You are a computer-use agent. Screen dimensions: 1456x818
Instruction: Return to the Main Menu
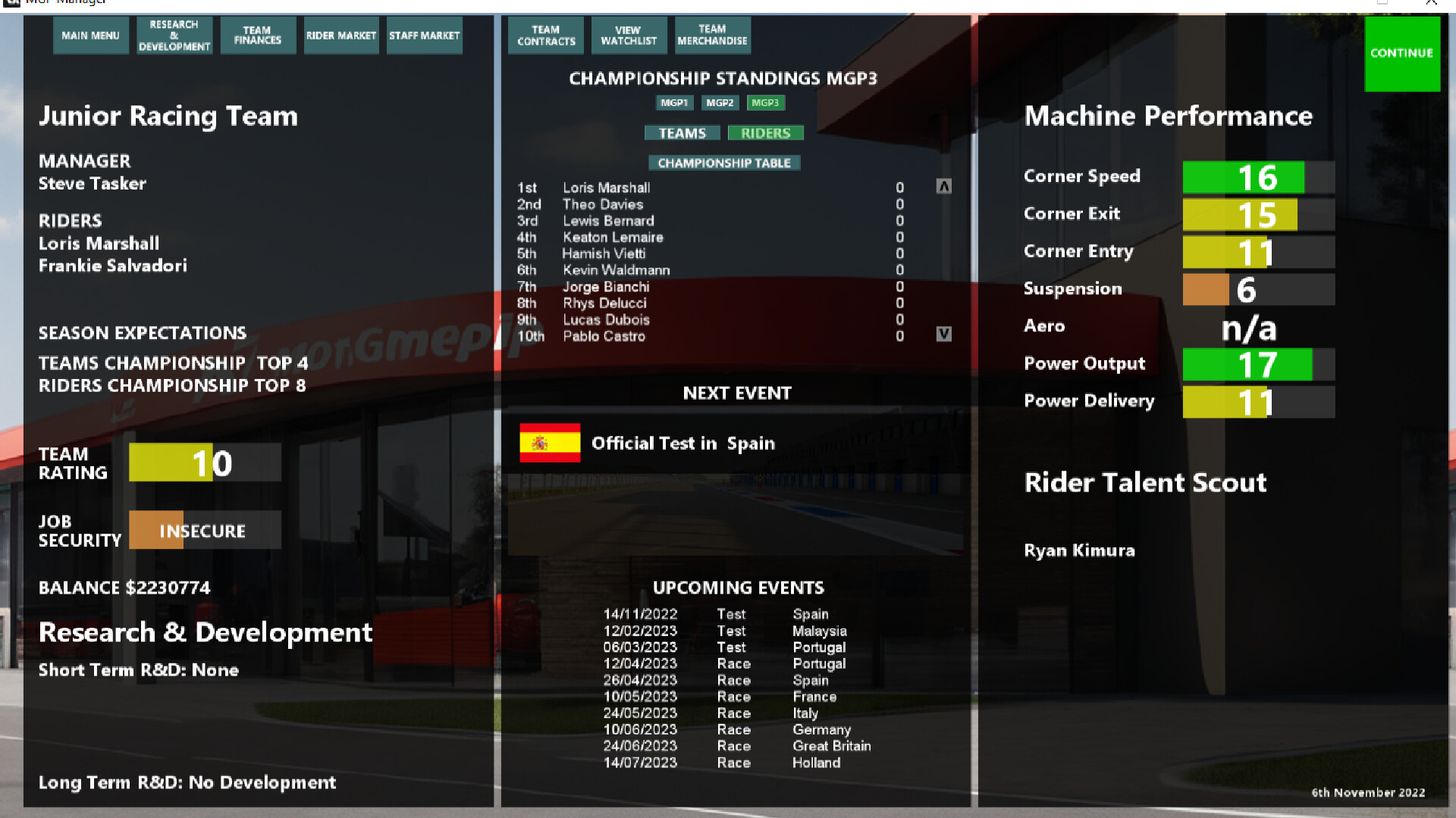(91, 35)
